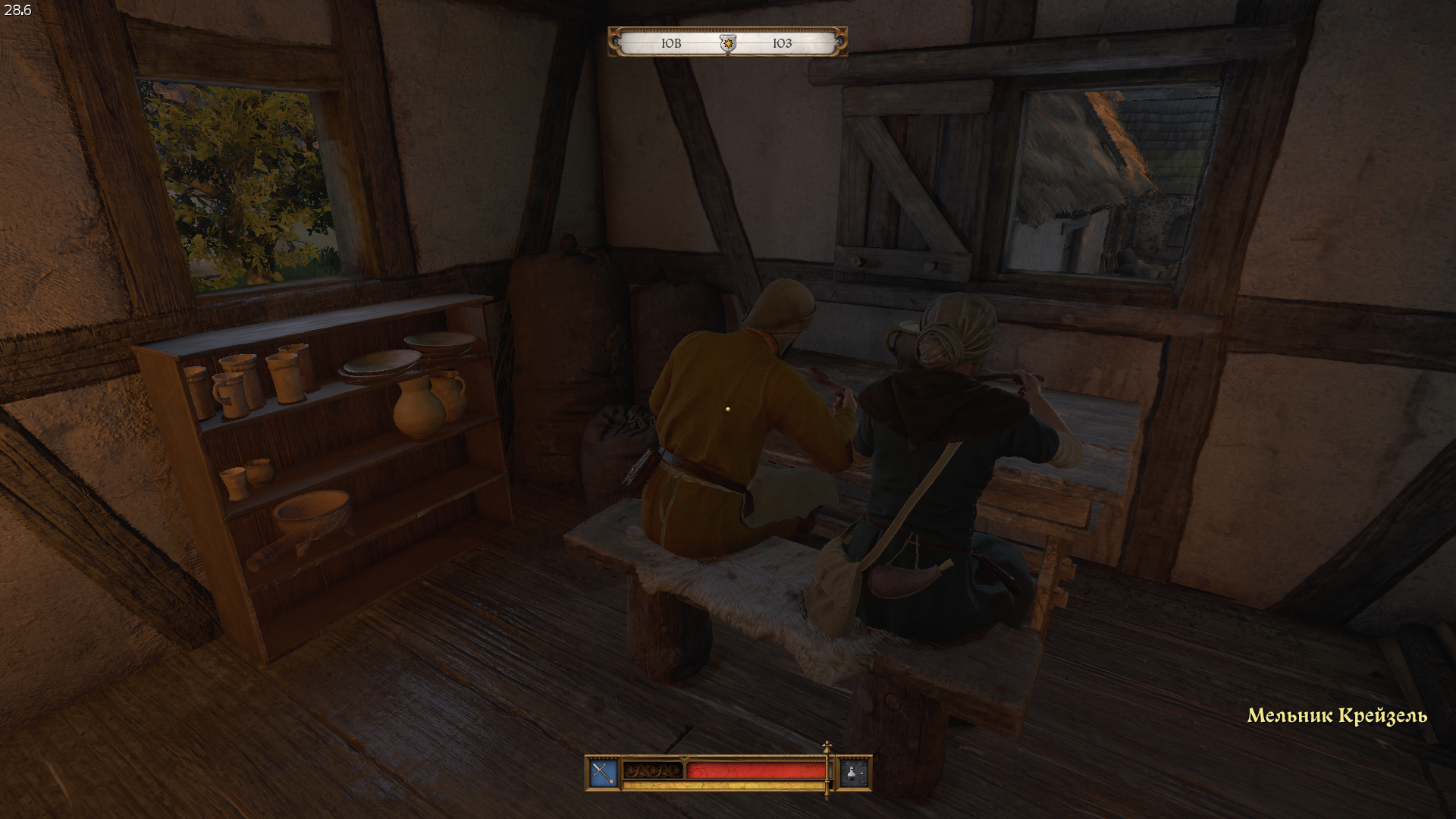Select the crossed weapons icon beside health bar
This screenshot has width=1456, height=819.
click(603, 773)
